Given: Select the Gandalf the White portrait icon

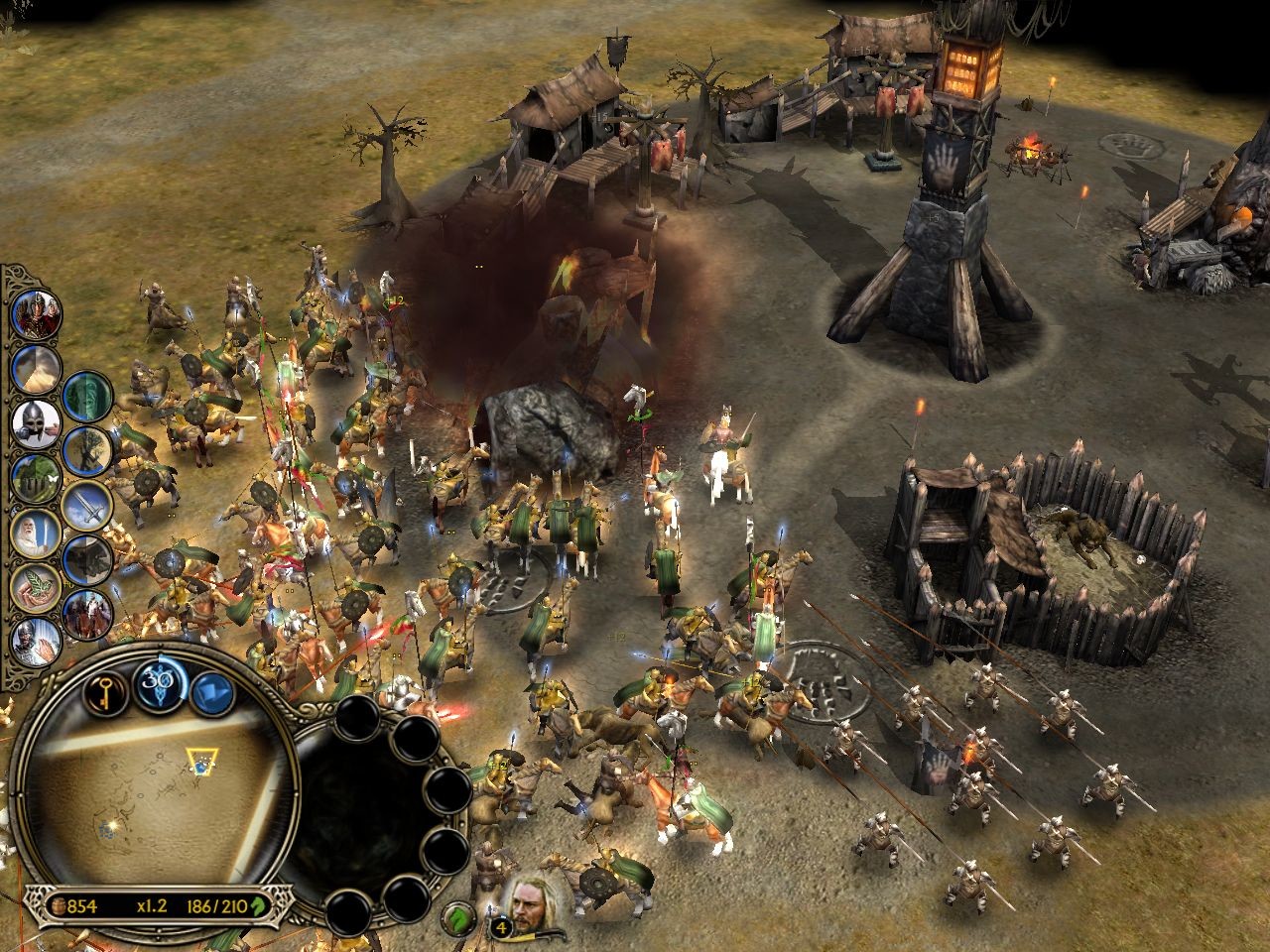Looking at the screenshot, I should pos(35,530).
